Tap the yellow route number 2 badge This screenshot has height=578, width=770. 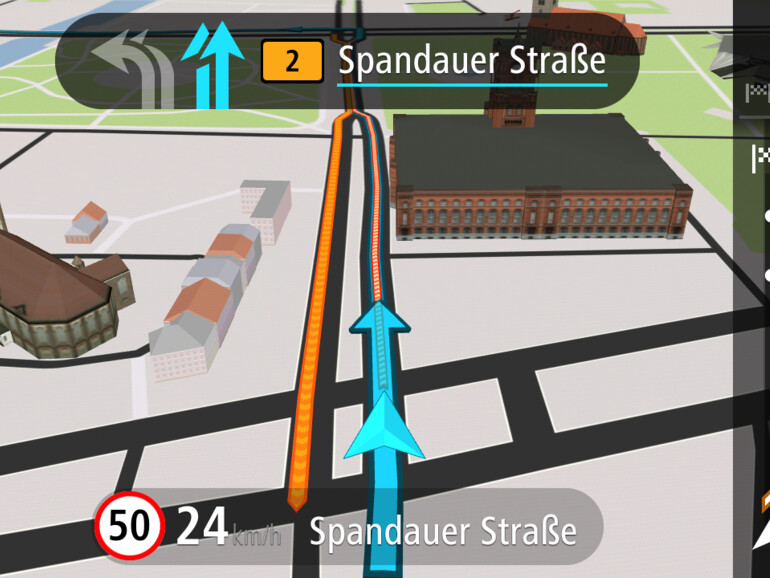coord(292,62)
